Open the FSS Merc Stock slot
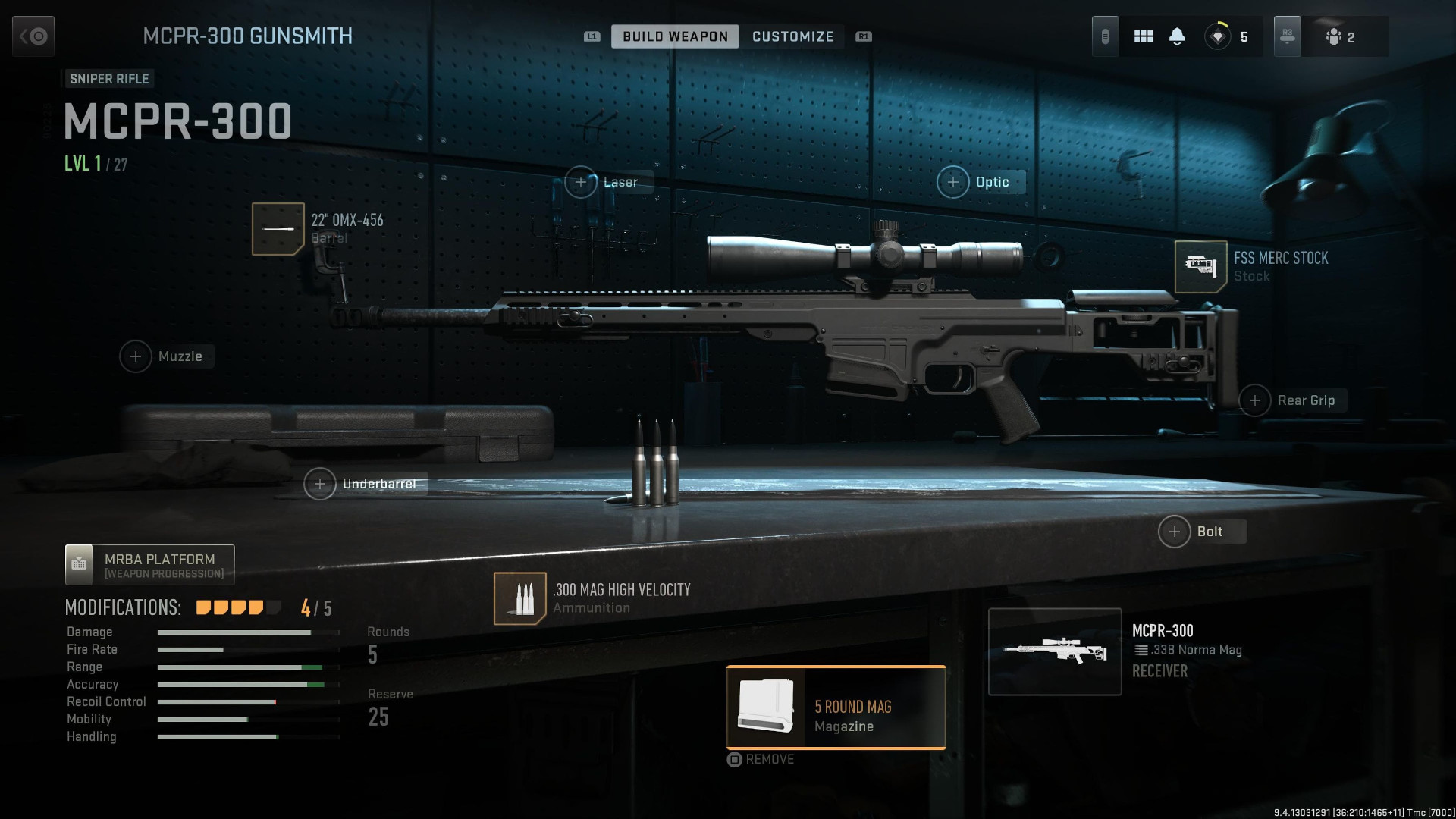The image size is (1456, 819). [x=1200, y=266]
